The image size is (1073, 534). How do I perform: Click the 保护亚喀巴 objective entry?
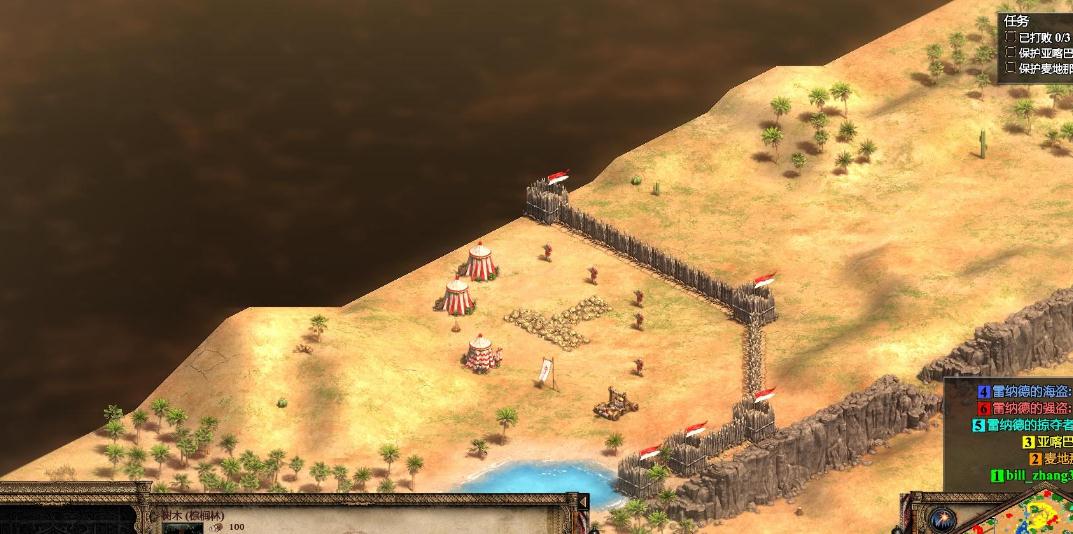click(1045, 53)
